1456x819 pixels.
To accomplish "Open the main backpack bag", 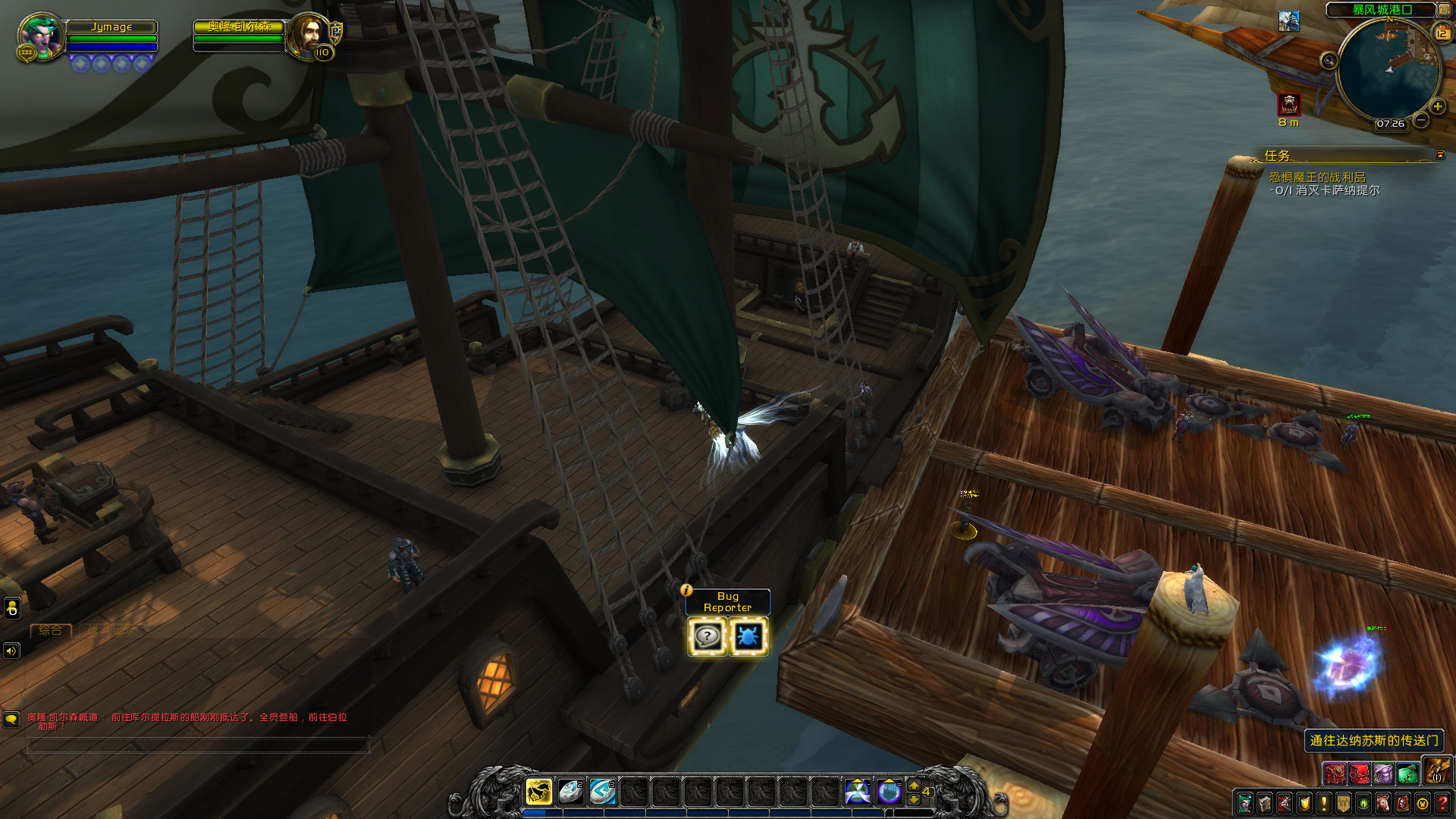I will 1436,772.
